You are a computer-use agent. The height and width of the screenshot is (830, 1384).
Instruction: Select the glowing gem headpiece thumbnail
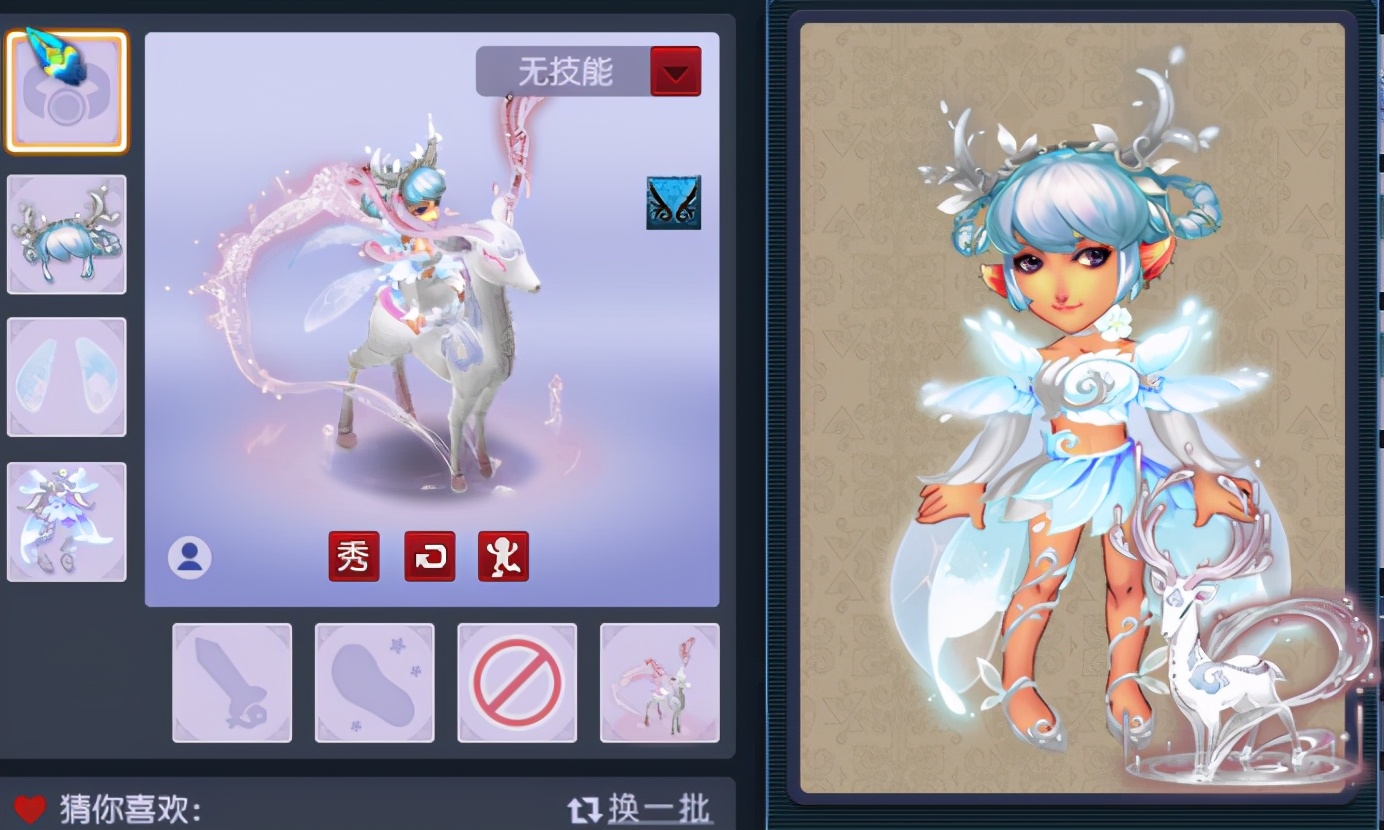[66, 90]
